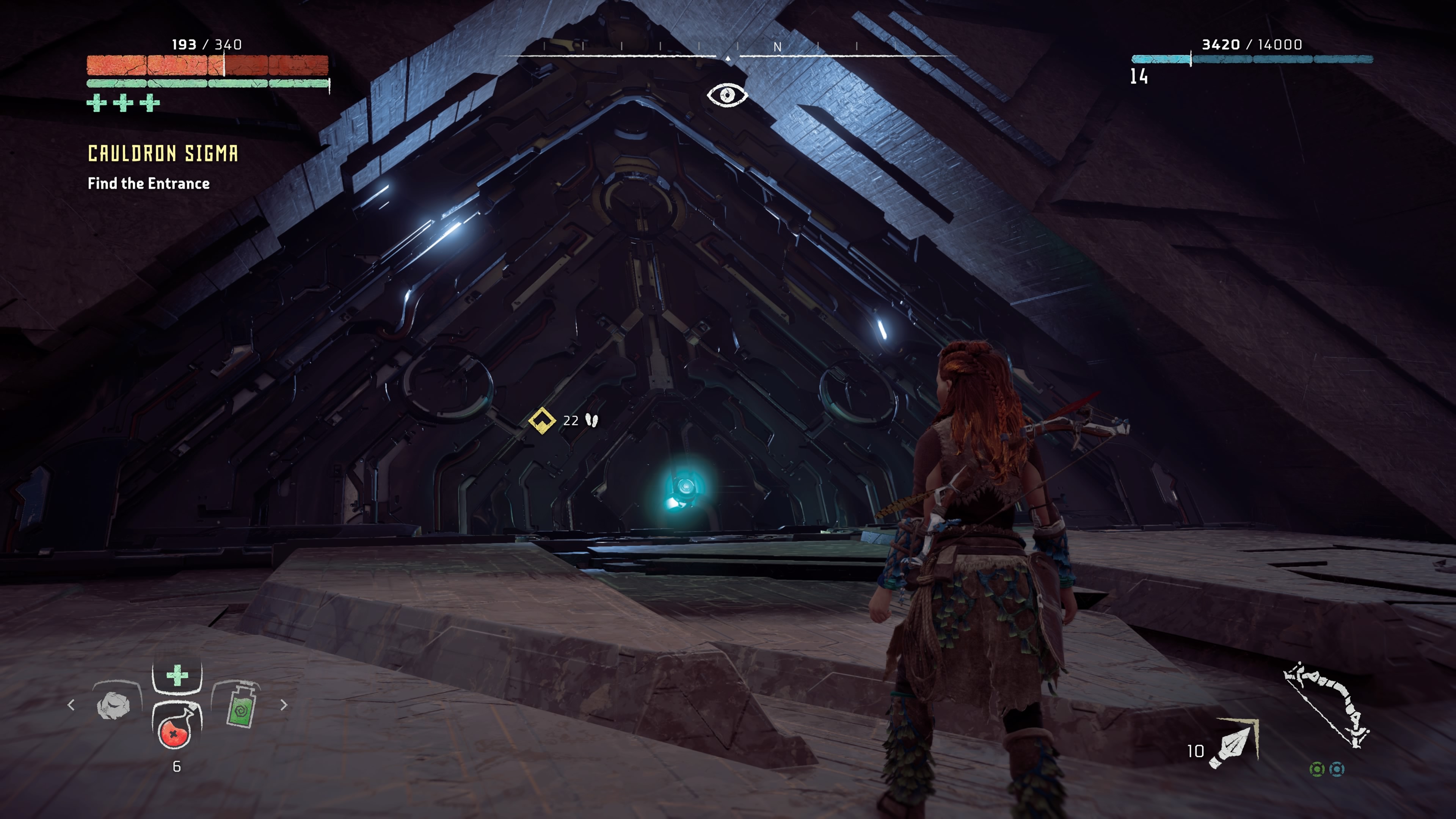Expand the item wheel with the left chevron
The height and width of the screenshot is (819, 1456).
pos(71,705)
